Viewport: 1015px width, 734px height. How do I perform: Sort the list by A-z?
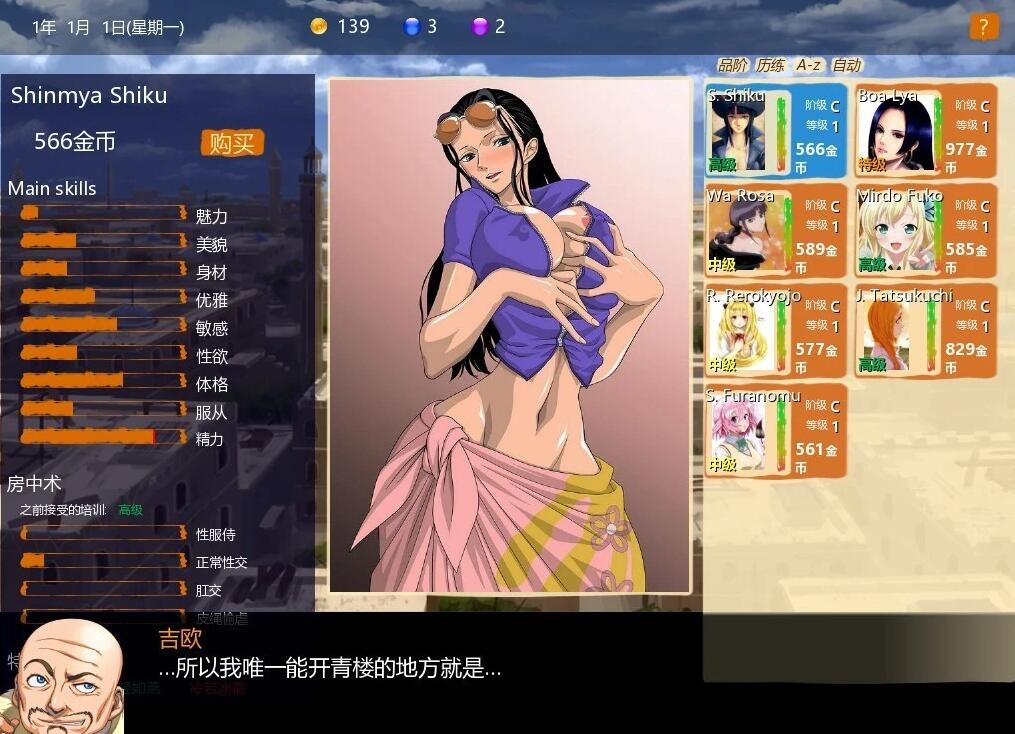coord(808,65)
